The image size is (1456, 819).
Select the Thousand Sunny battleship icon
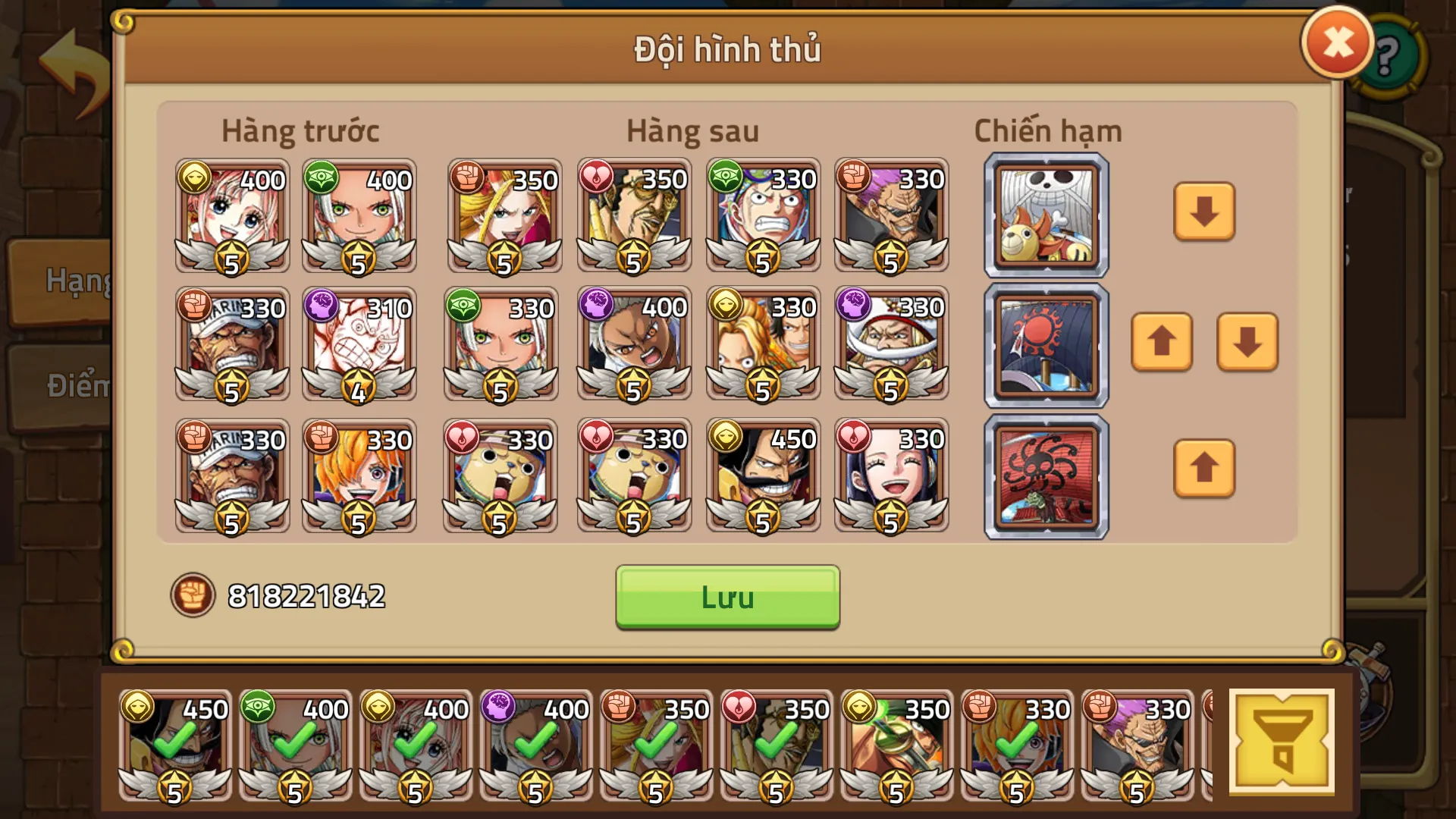(x=1045, y=215)
